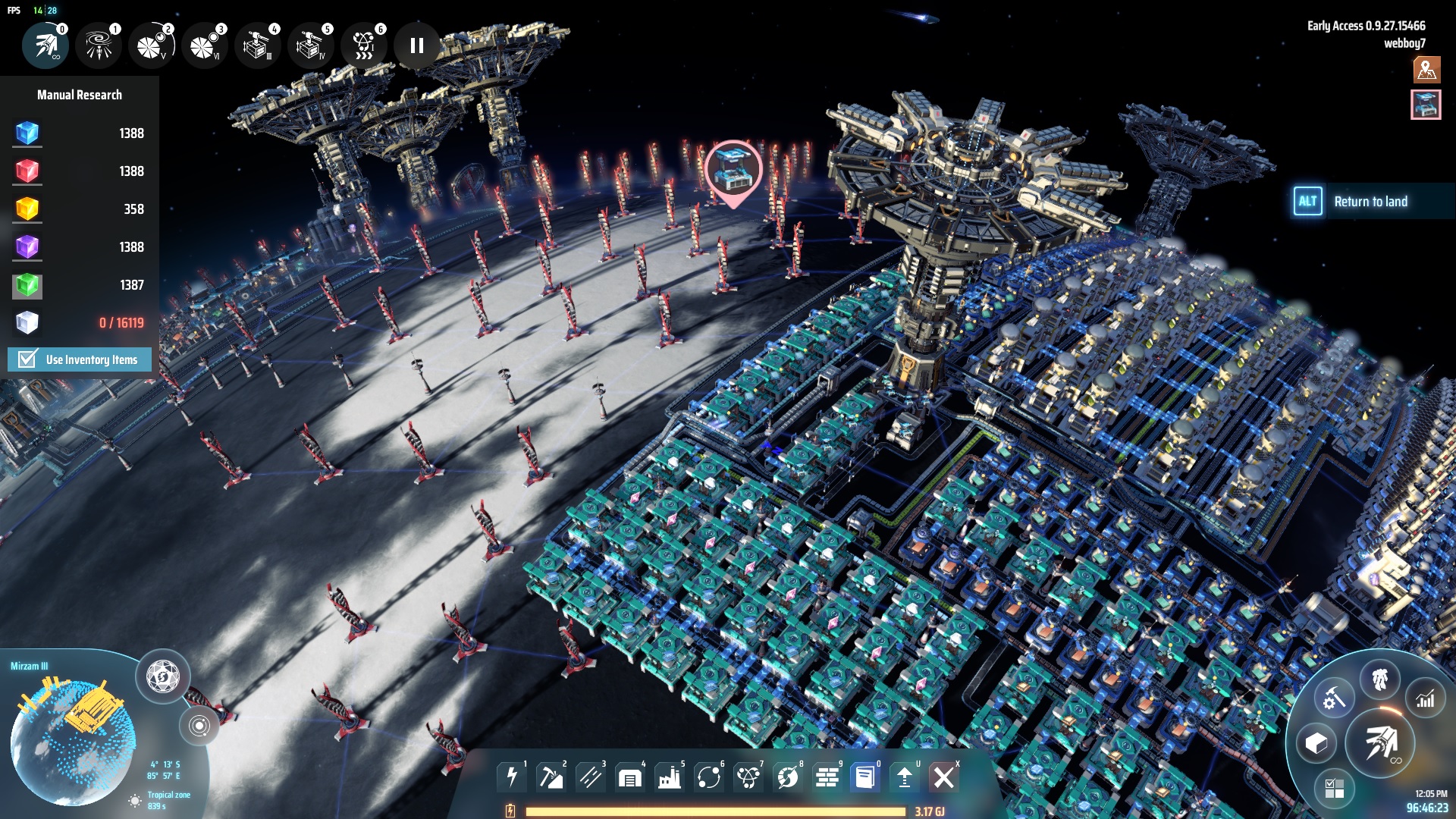Image resolution: width=1456 pixels, height=819 pixels.
Task: Click the blue matrix cube research row
Action: pos(79,133)
